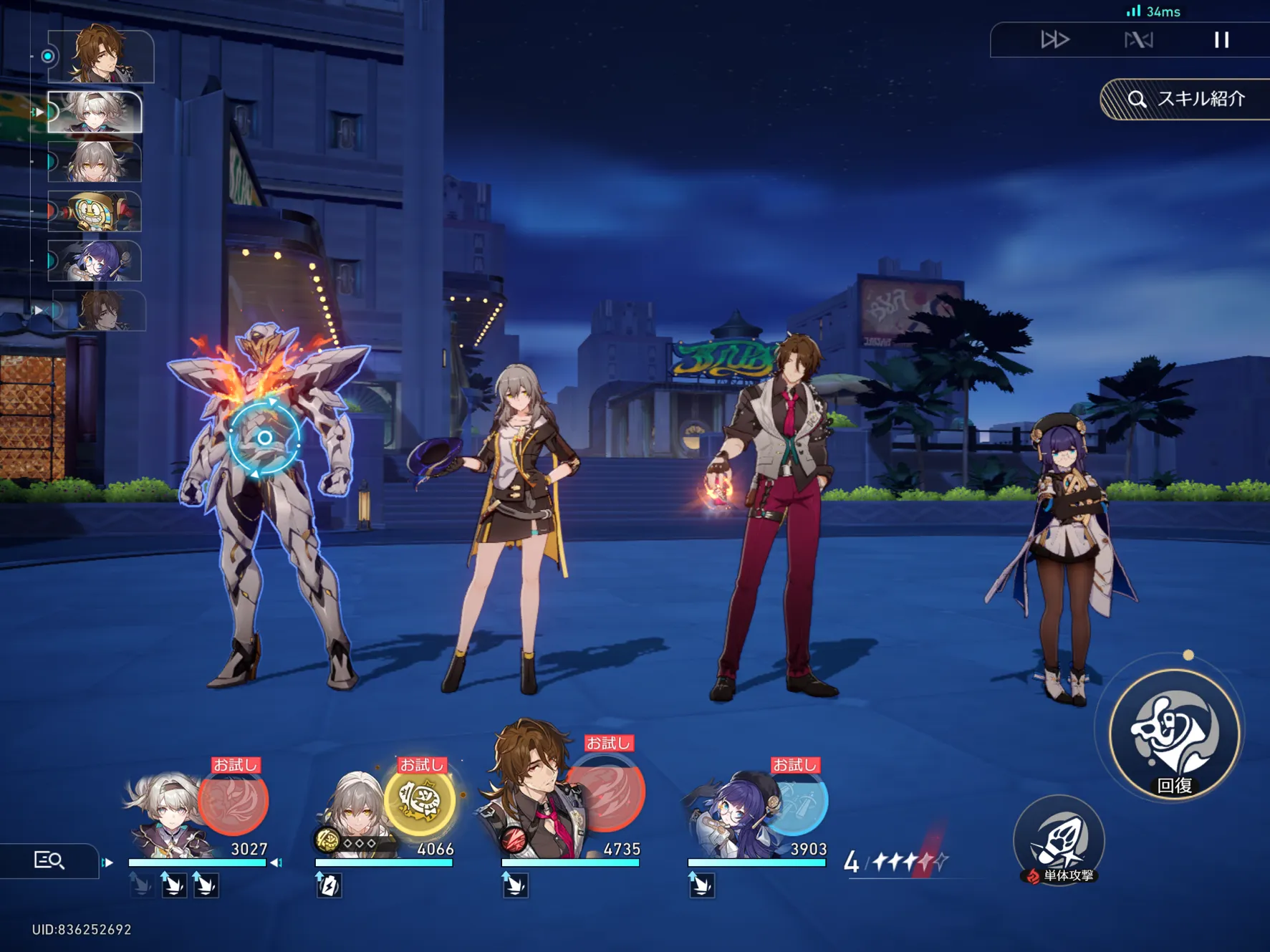Select the golden robot enemy in turn order

95,211
